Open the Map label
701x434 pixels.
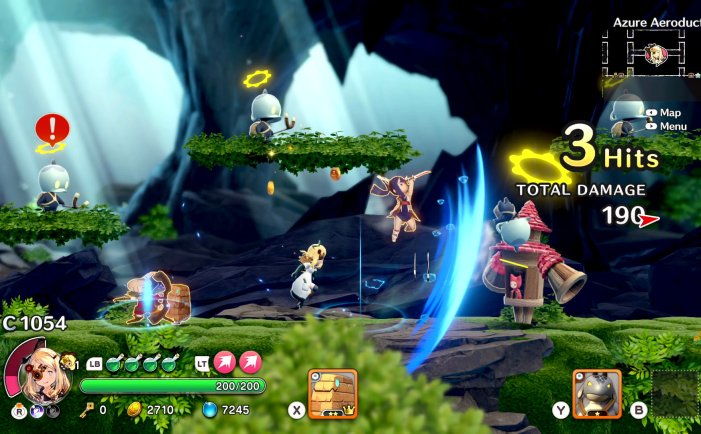click(669, 113)
